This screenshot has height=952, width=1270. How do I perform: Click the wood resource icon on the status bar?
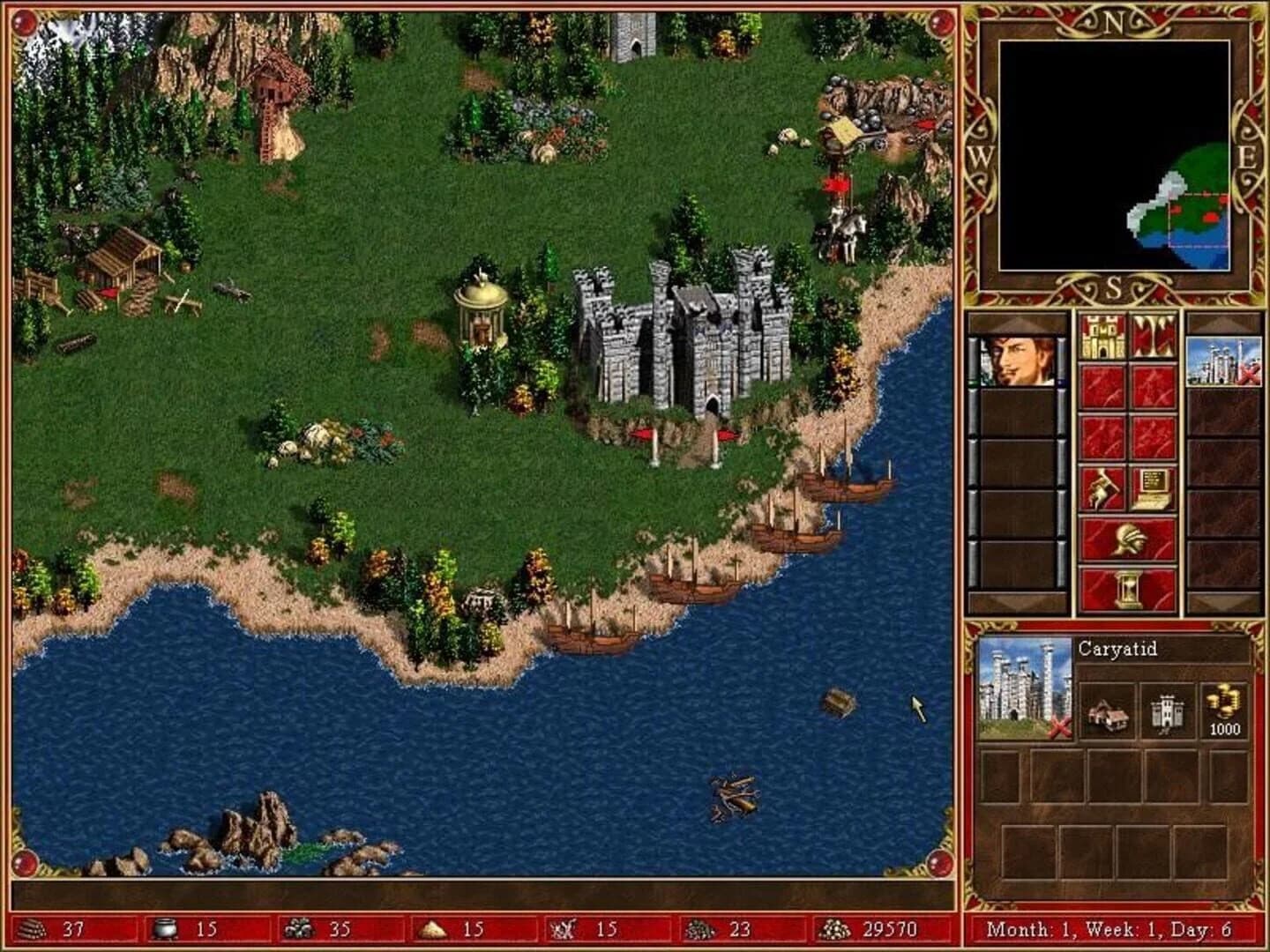coord(33,928)
